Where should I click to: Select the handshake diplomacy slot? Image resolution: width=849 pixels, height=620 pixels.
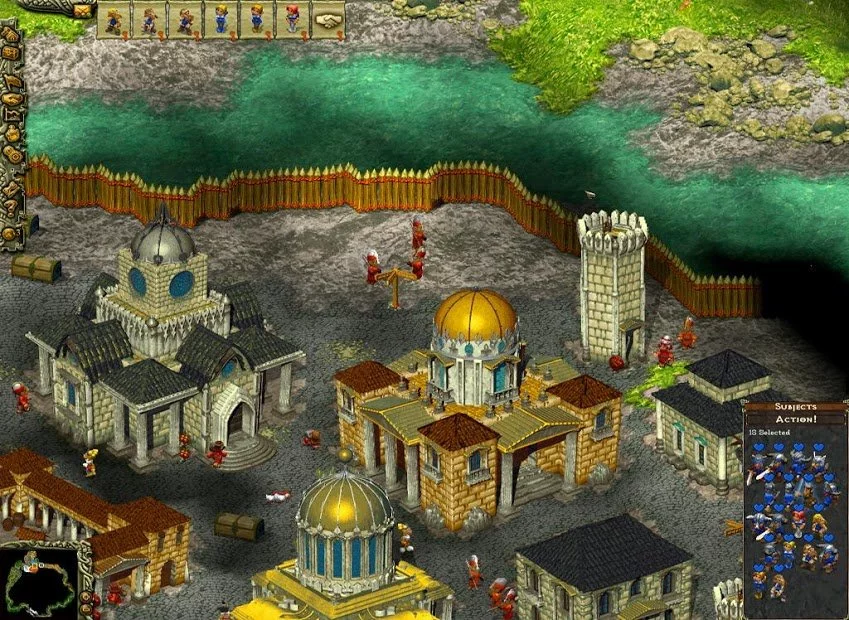[x=327, y=19]
